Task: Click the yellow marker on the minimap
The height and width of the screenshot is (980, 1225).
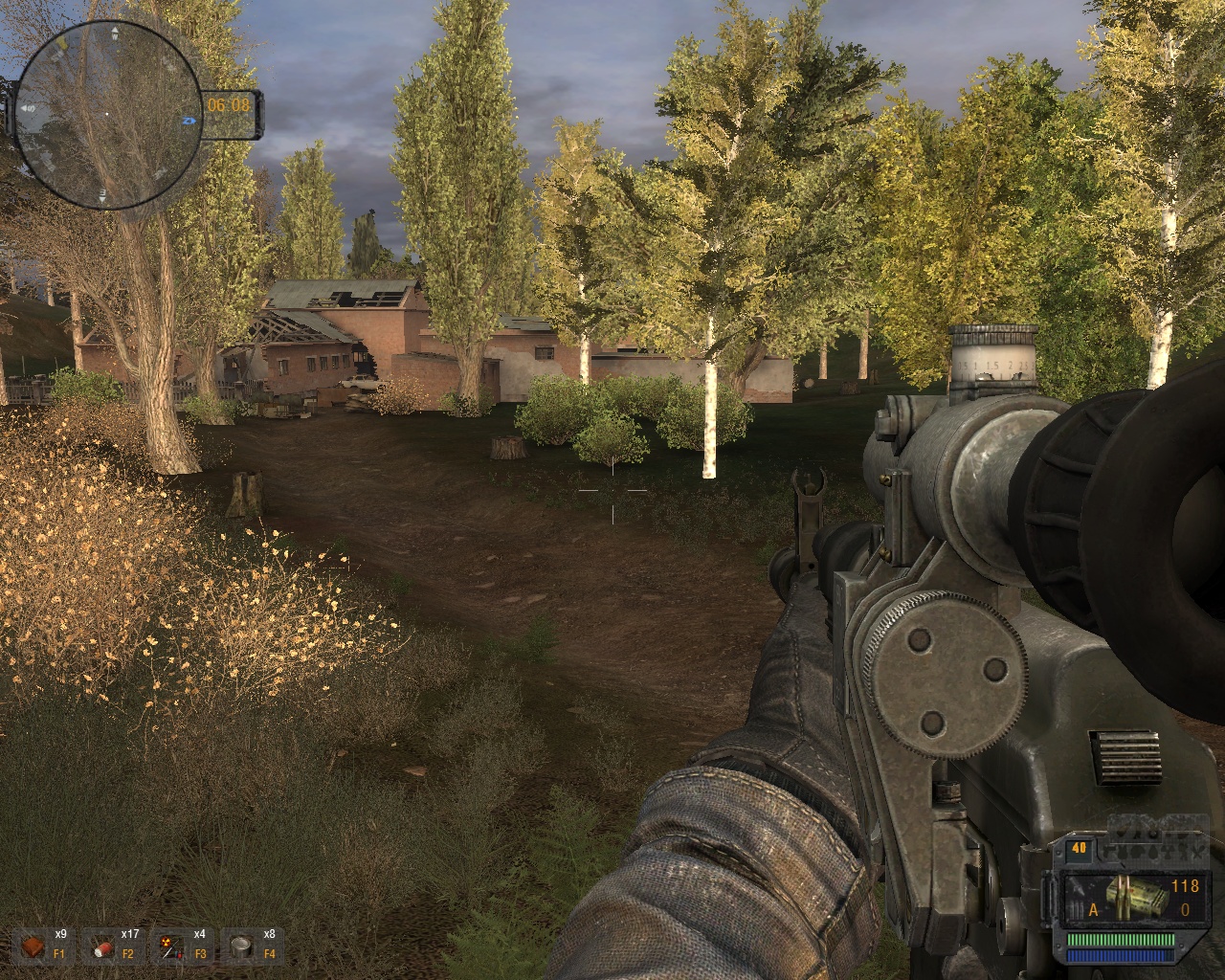Action: 63,43
